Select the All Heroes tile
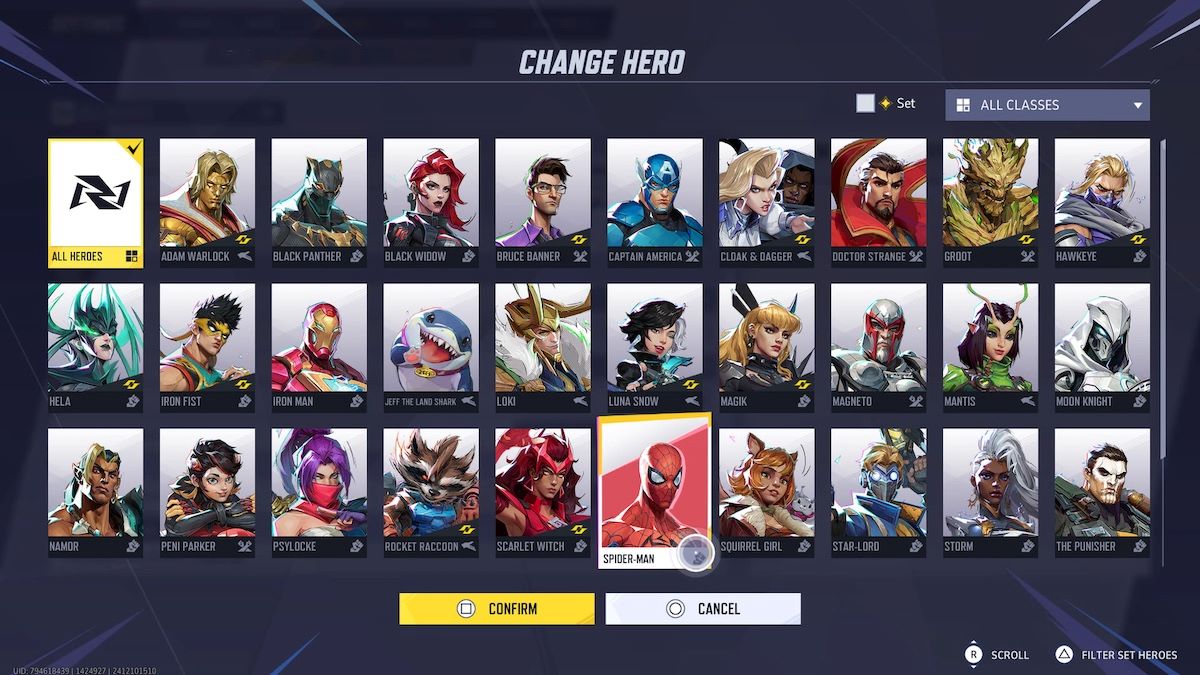The height and width of the screenshot is (675, 1200). coord(96,203)
